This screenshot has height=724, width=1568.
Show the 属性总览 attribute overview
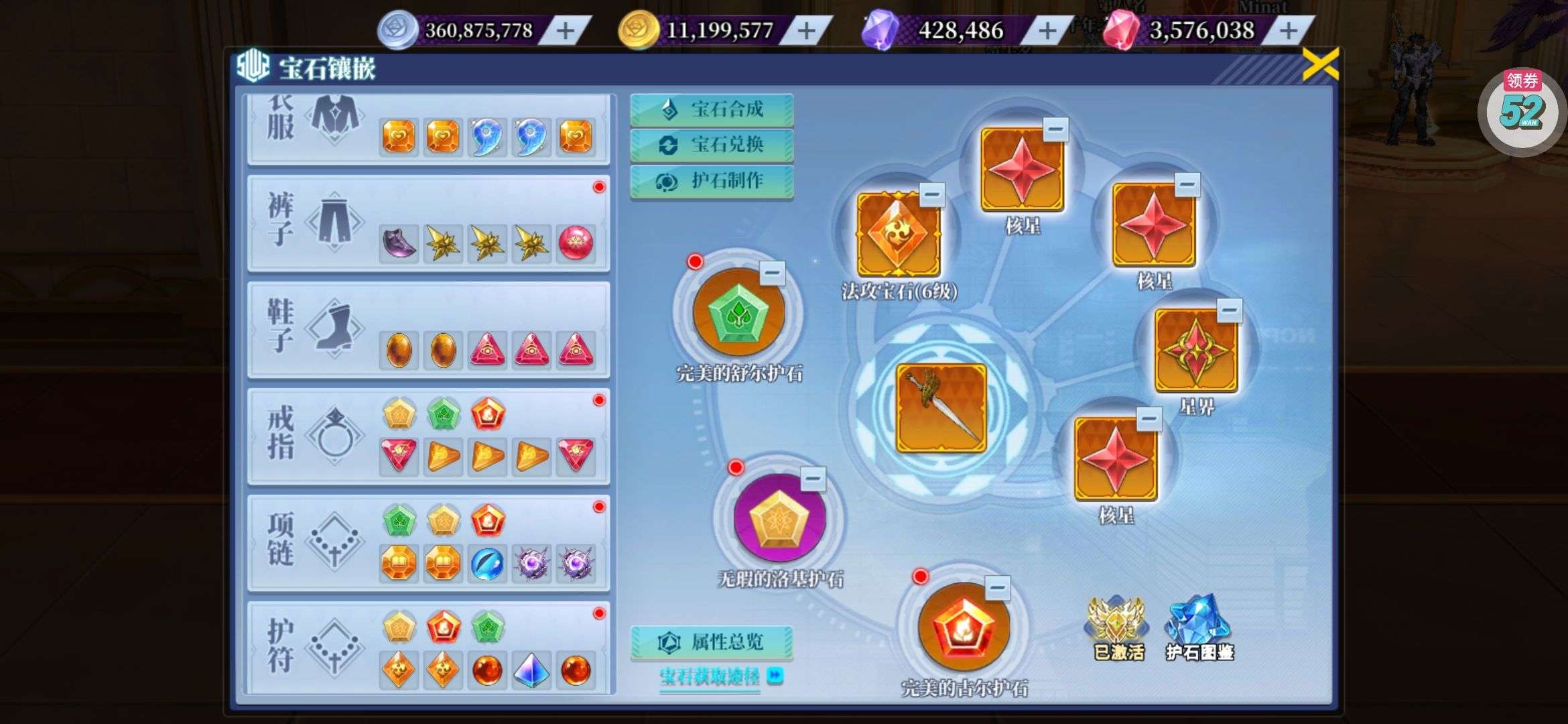712,642
